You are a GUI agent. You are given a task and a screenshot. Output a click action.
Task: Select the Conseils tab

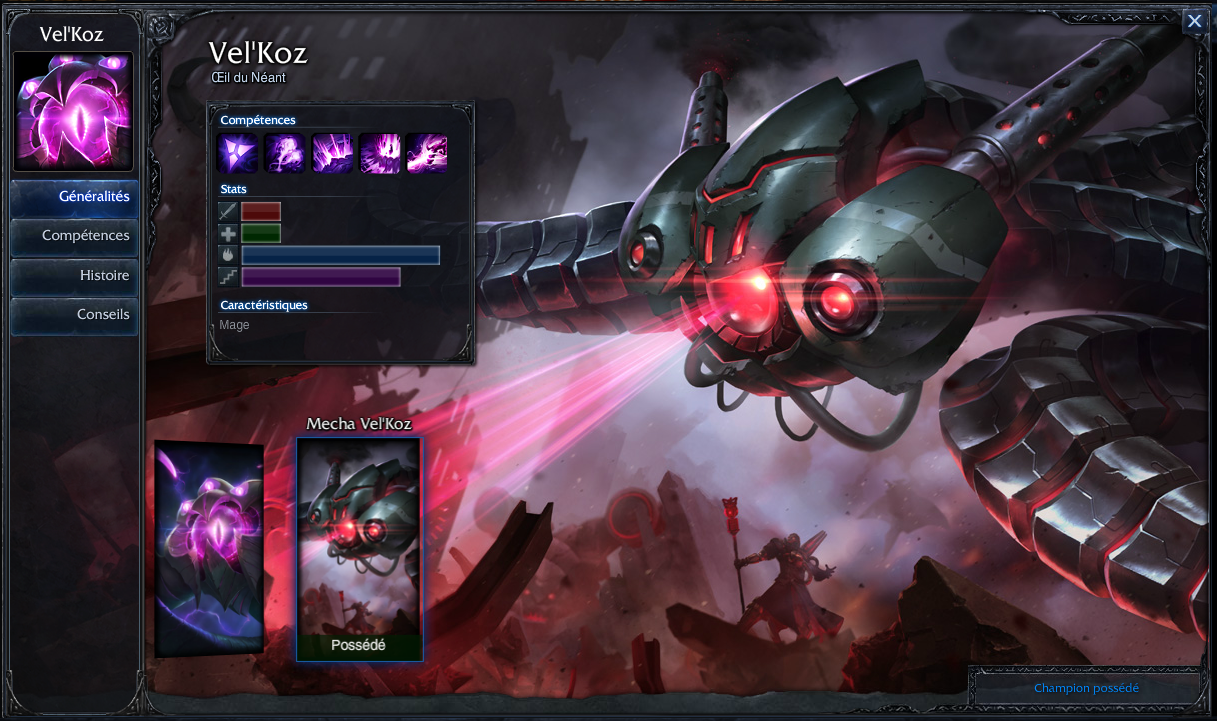[75, 314]
